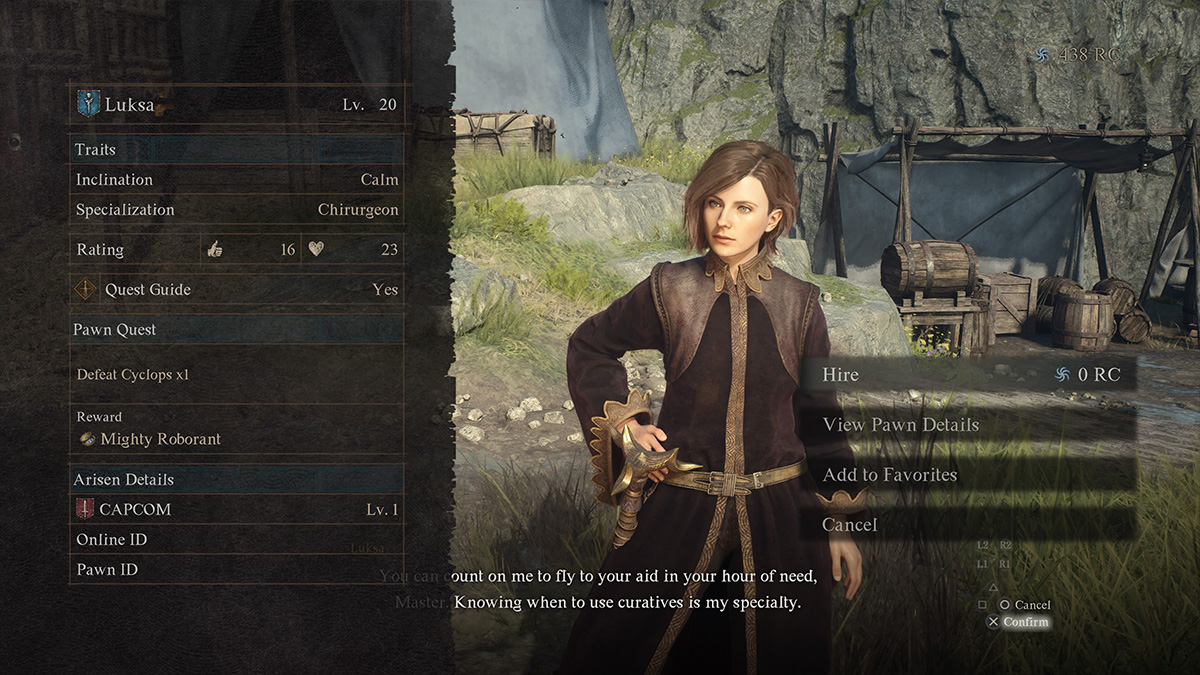1200x675 pixels.
Task: Select the Pawn ID row
Action: point(237,570)
